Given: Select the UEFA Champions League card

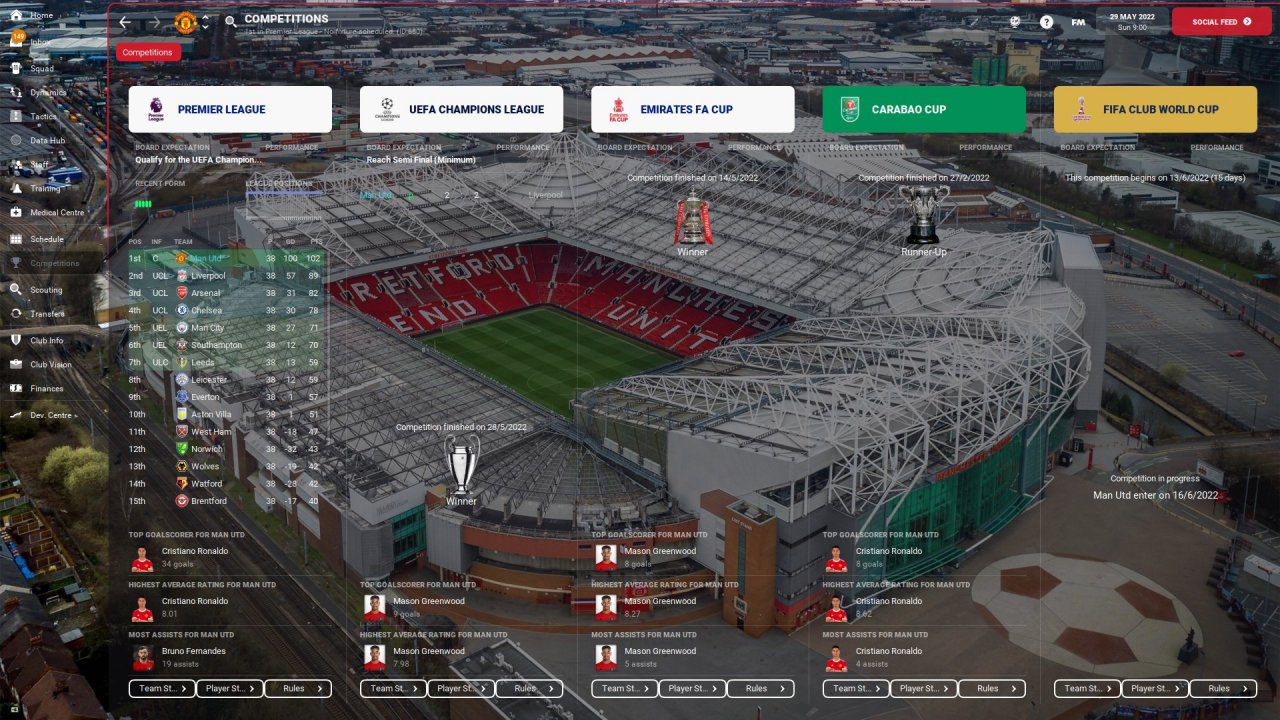Looking at the screenshot, I should coord(461,110).
